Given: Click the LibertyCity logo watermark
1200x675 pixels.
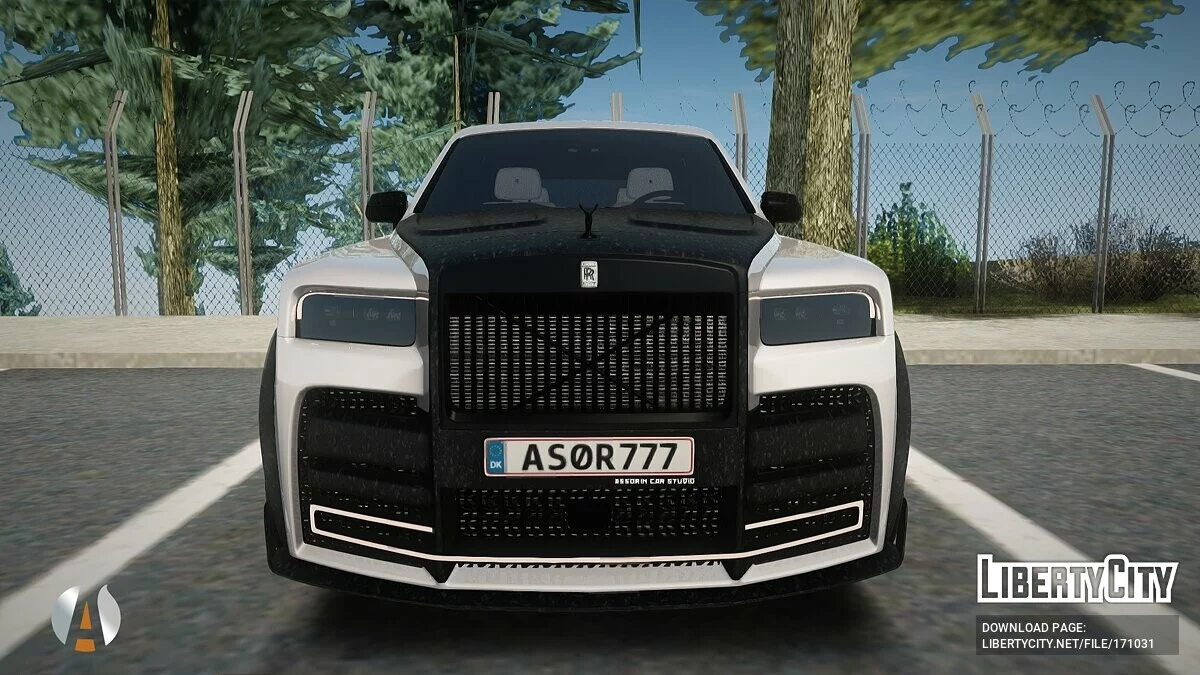Looking at the screenshot, I should [x=1077, y=578].
